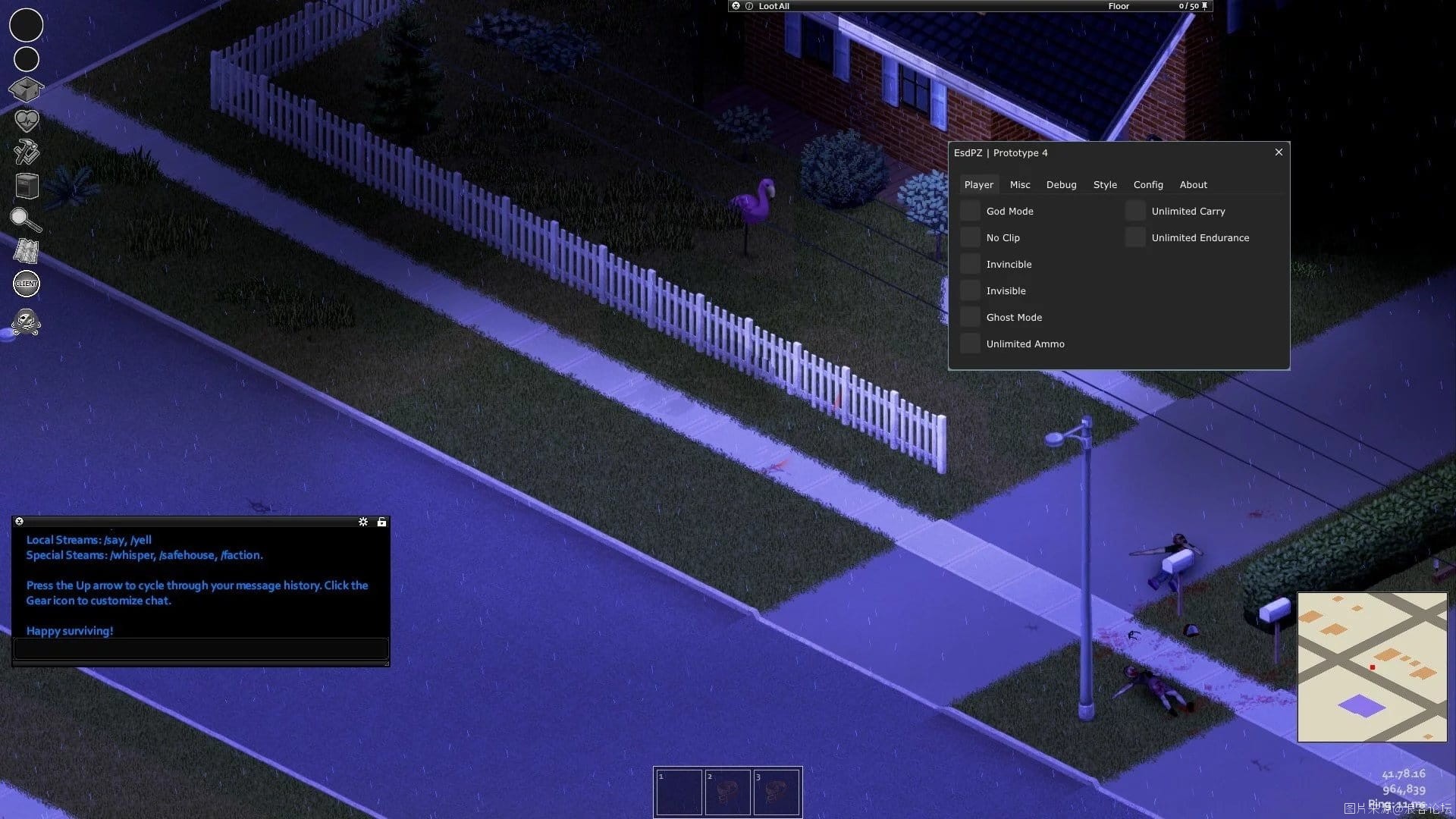Enable Unlimited Endurance checkbox

(1135, 237)
